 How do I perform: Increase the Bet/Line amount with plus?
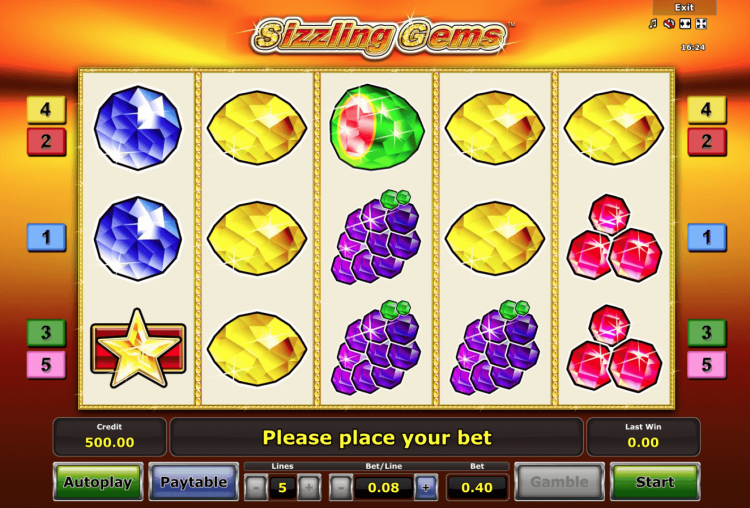tap(425, 488)
